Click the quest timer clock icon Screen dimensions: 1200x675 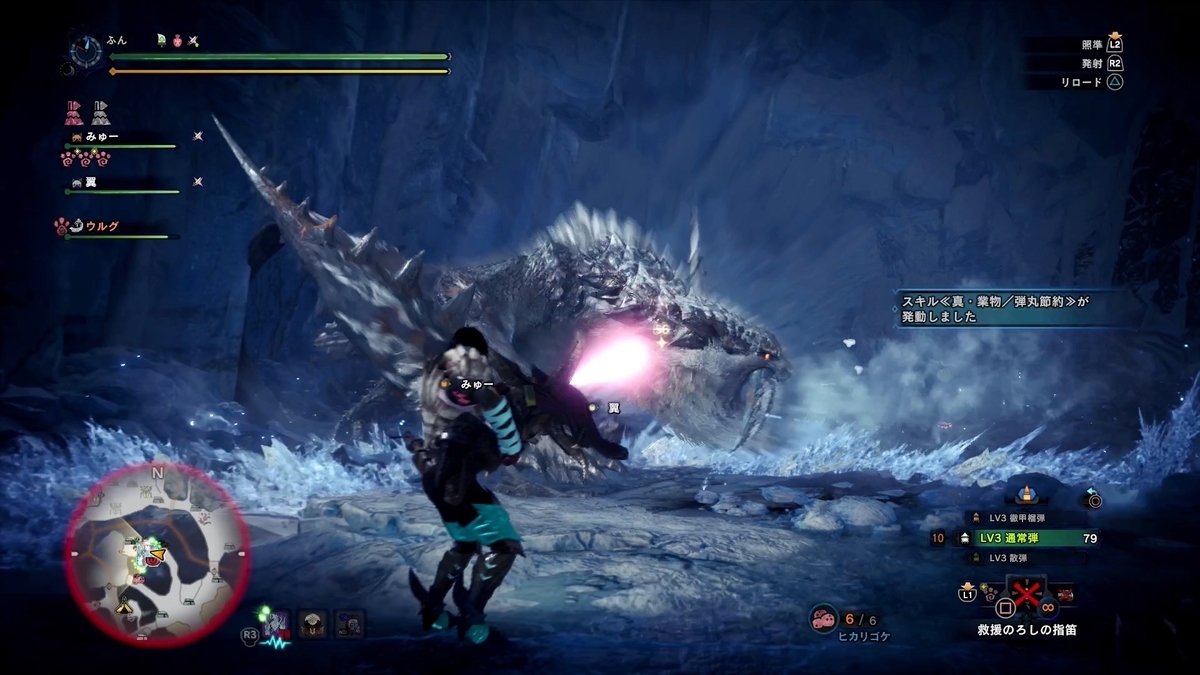(86, 48)
